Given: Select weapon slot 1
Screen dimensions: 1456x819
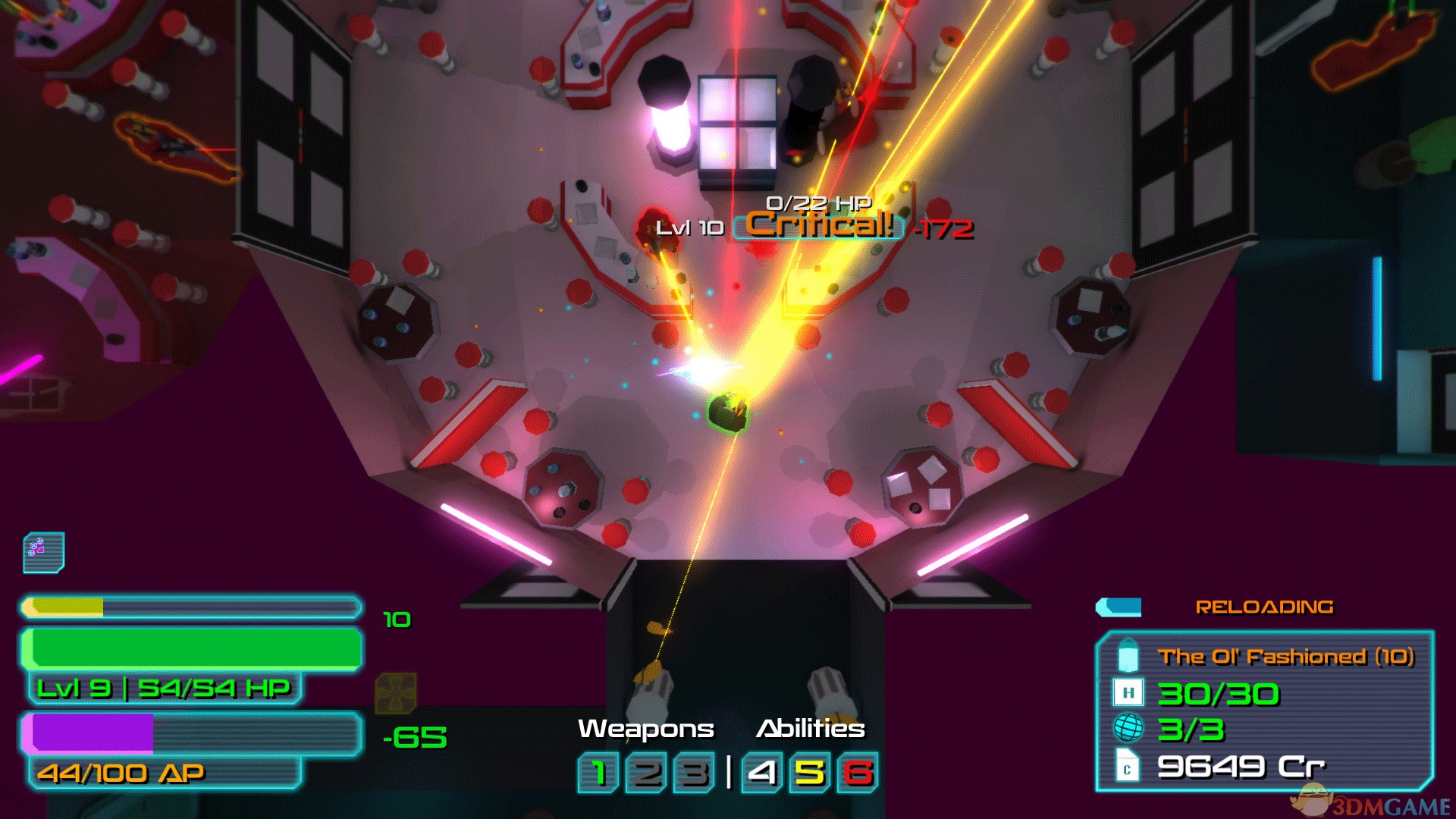Looking at the screenshot, I should tap(598, 773).
